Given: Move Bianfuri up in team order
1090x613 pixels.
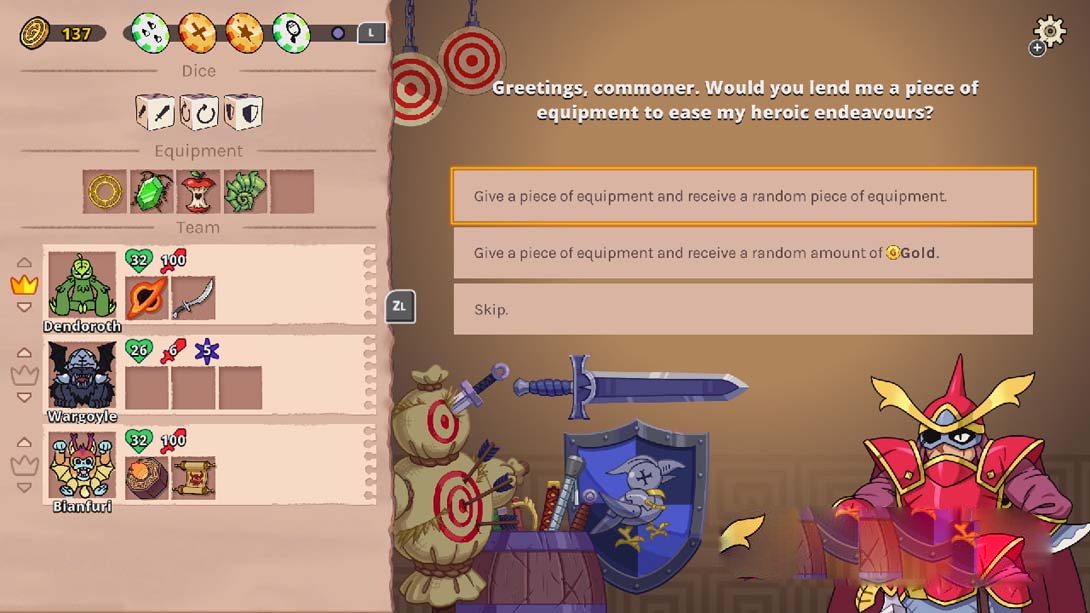Looking at the screenshot, I should (24, 442).
